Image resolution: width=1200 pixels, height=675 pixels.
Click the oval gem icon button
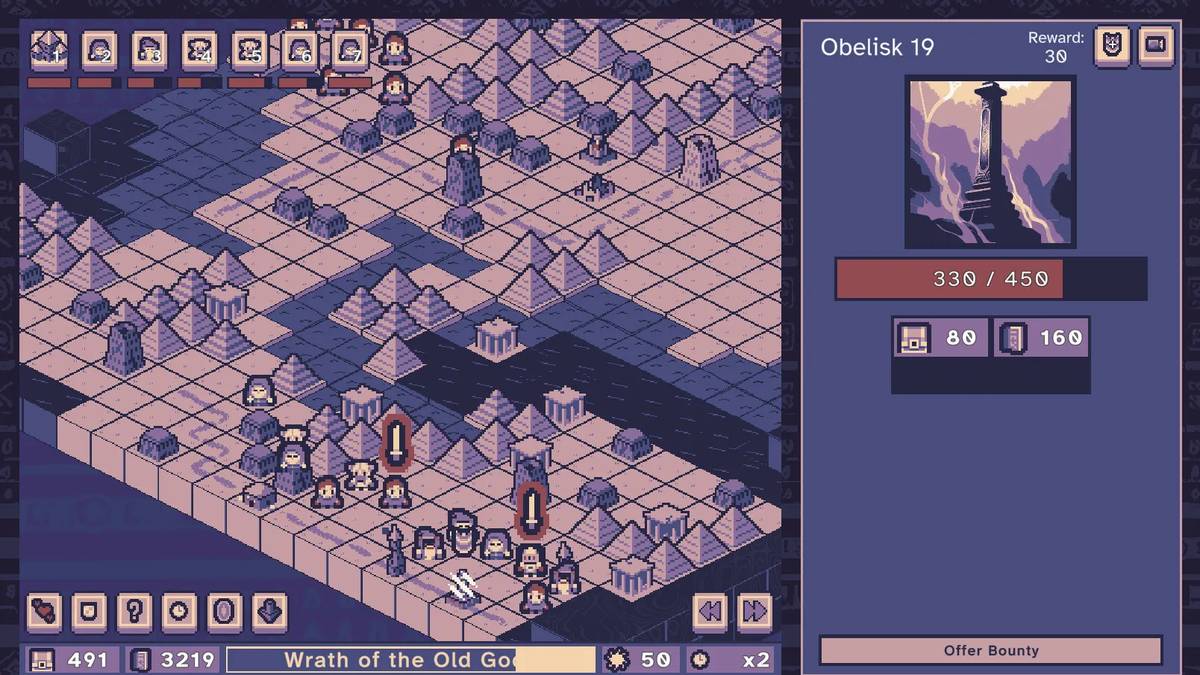225,611
